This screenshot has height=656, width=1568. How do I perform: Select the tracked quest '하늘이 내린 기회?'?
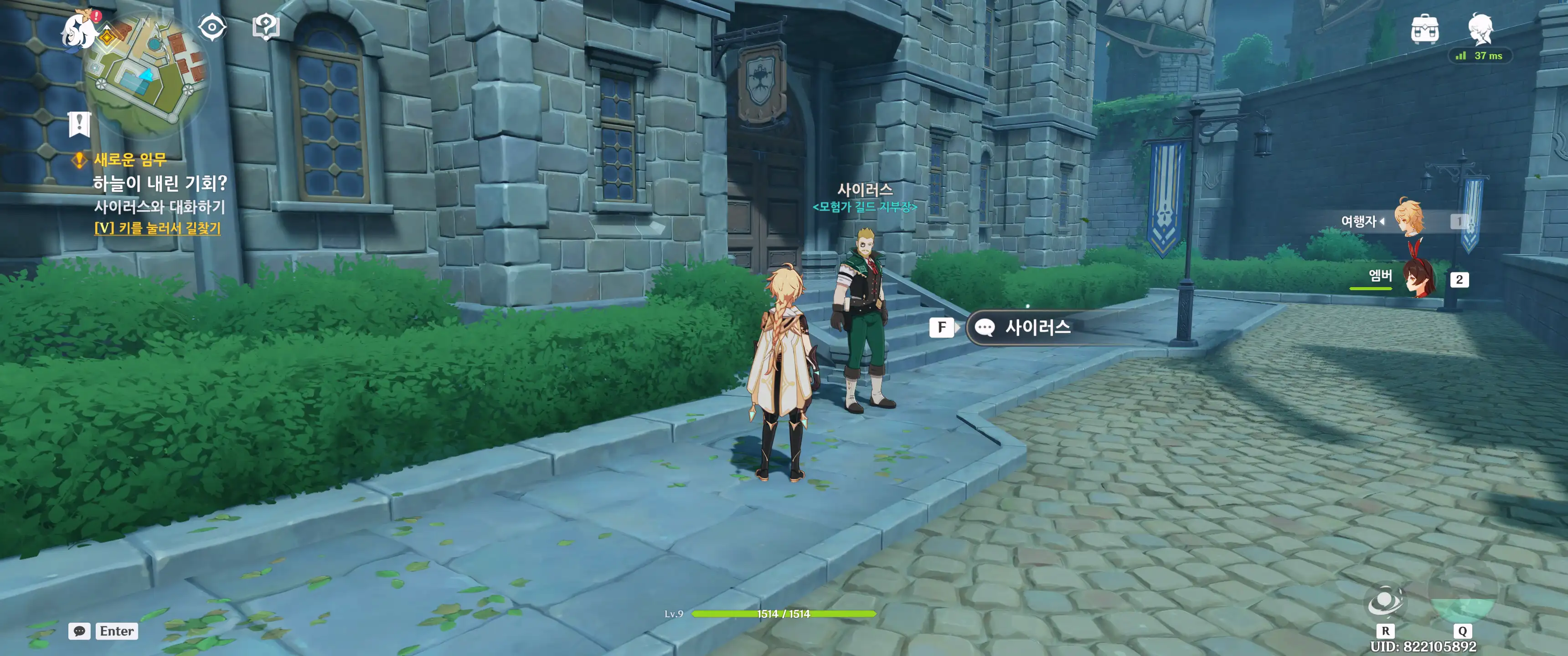tap(160, 183)
